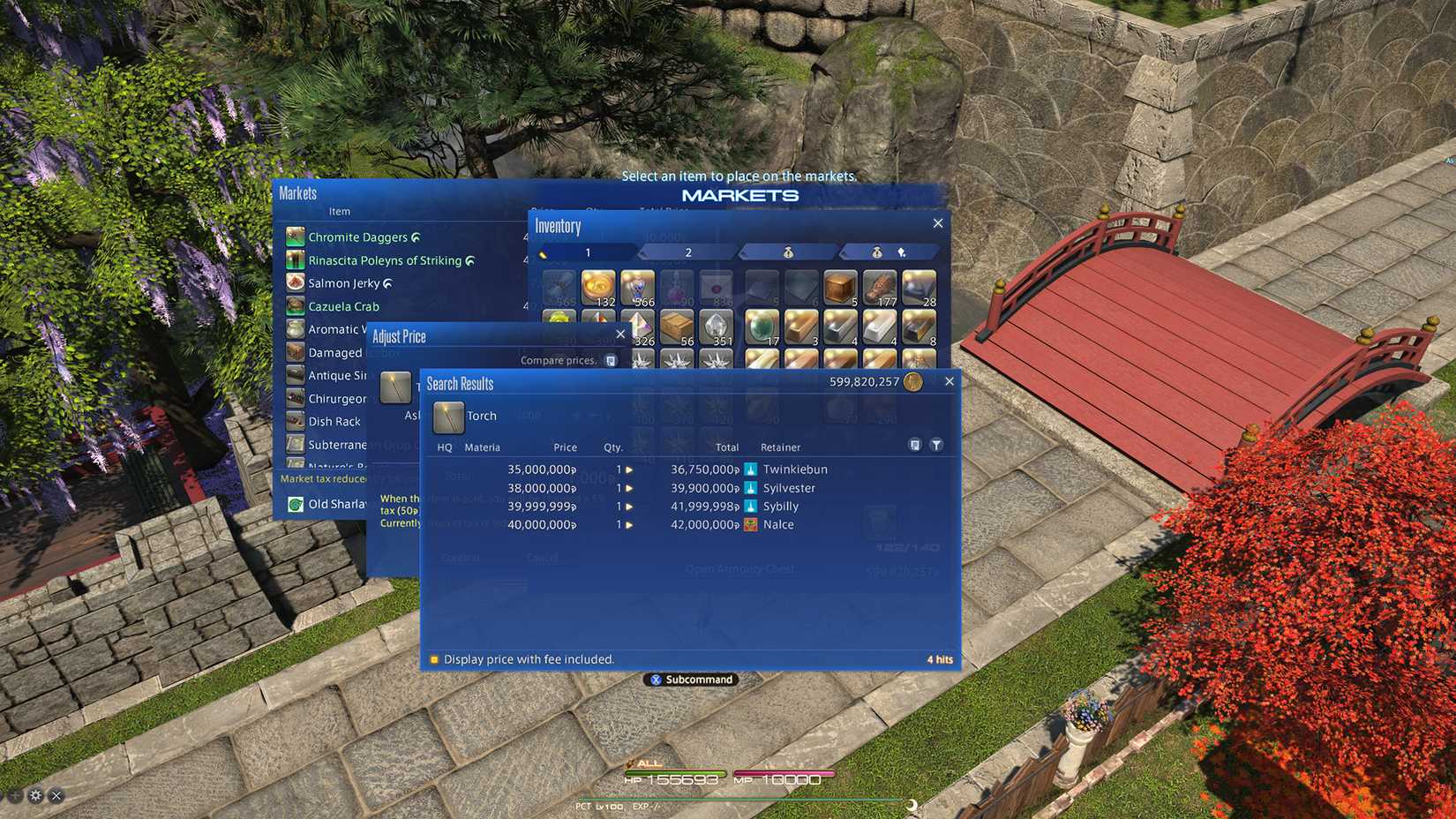Click the key item crystal toggle on inventory tab

[902, 252]
